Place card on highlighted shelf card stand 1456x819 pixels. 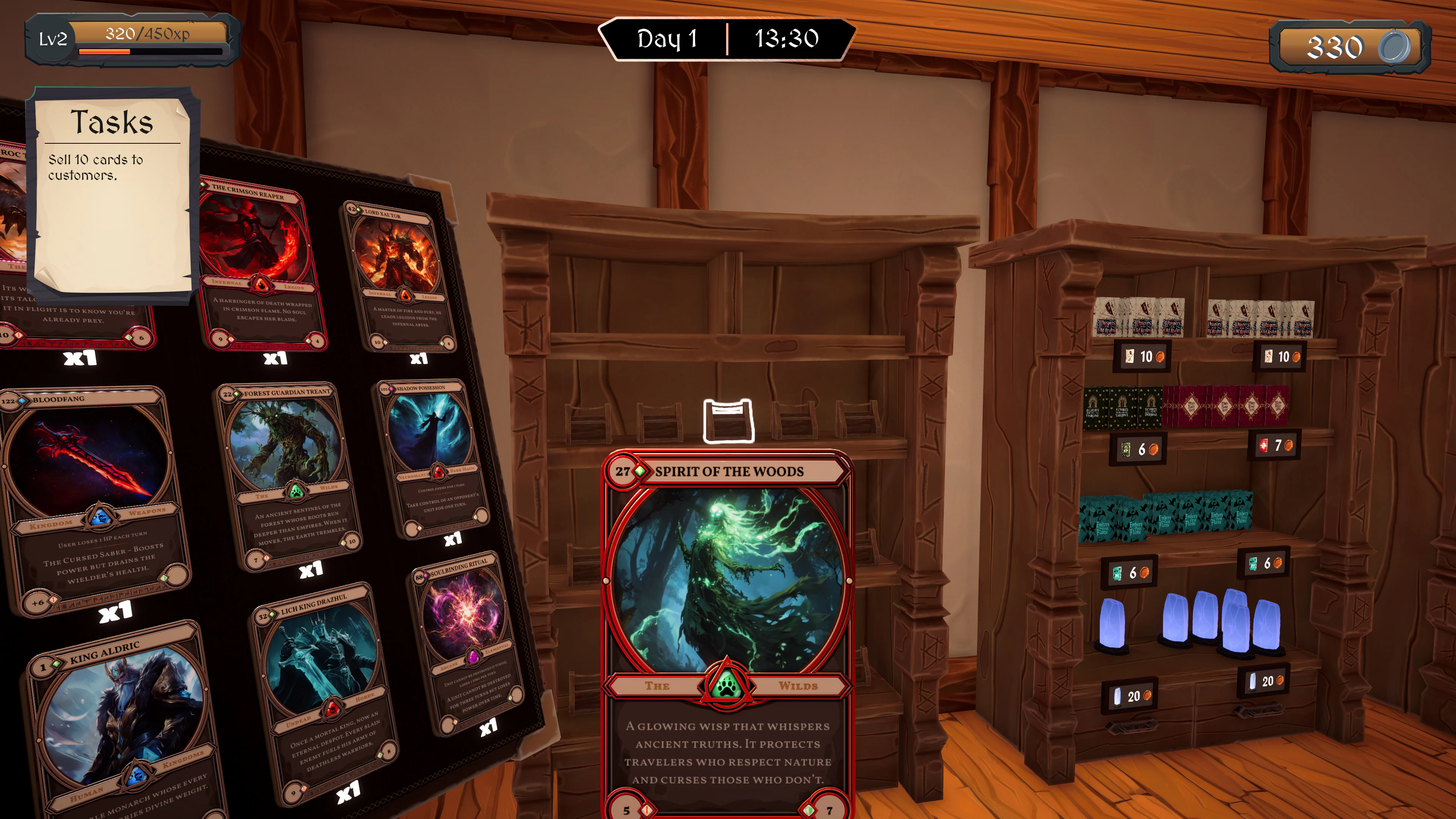coord(728,421)
